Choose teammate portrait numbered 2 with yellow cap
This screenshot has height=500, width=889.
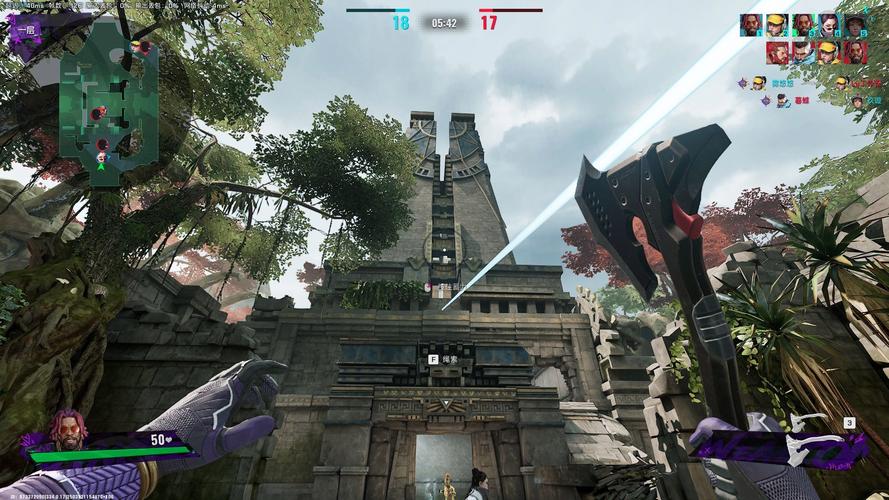coord(777,24)
